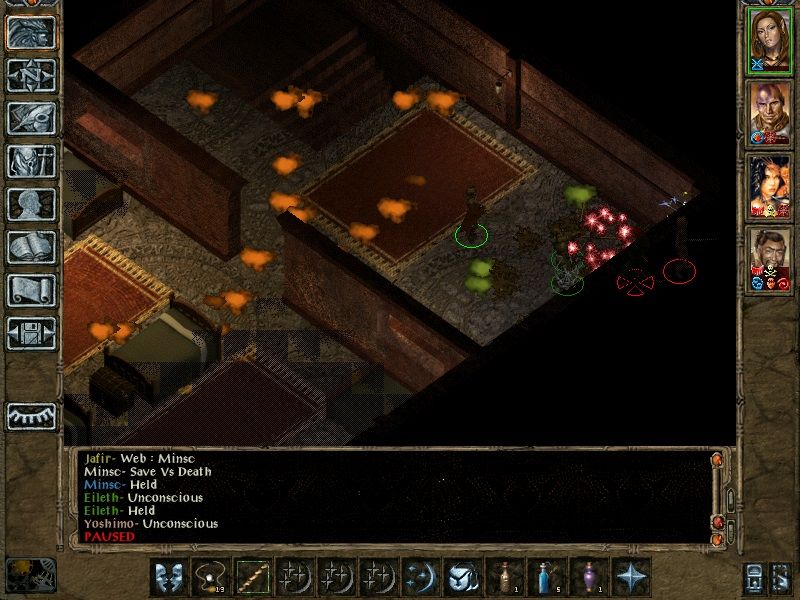Image resolution: width=800 pixels, height=600 pixels.
Task: Choose the staff weapon slot
Action: (252, 577)
